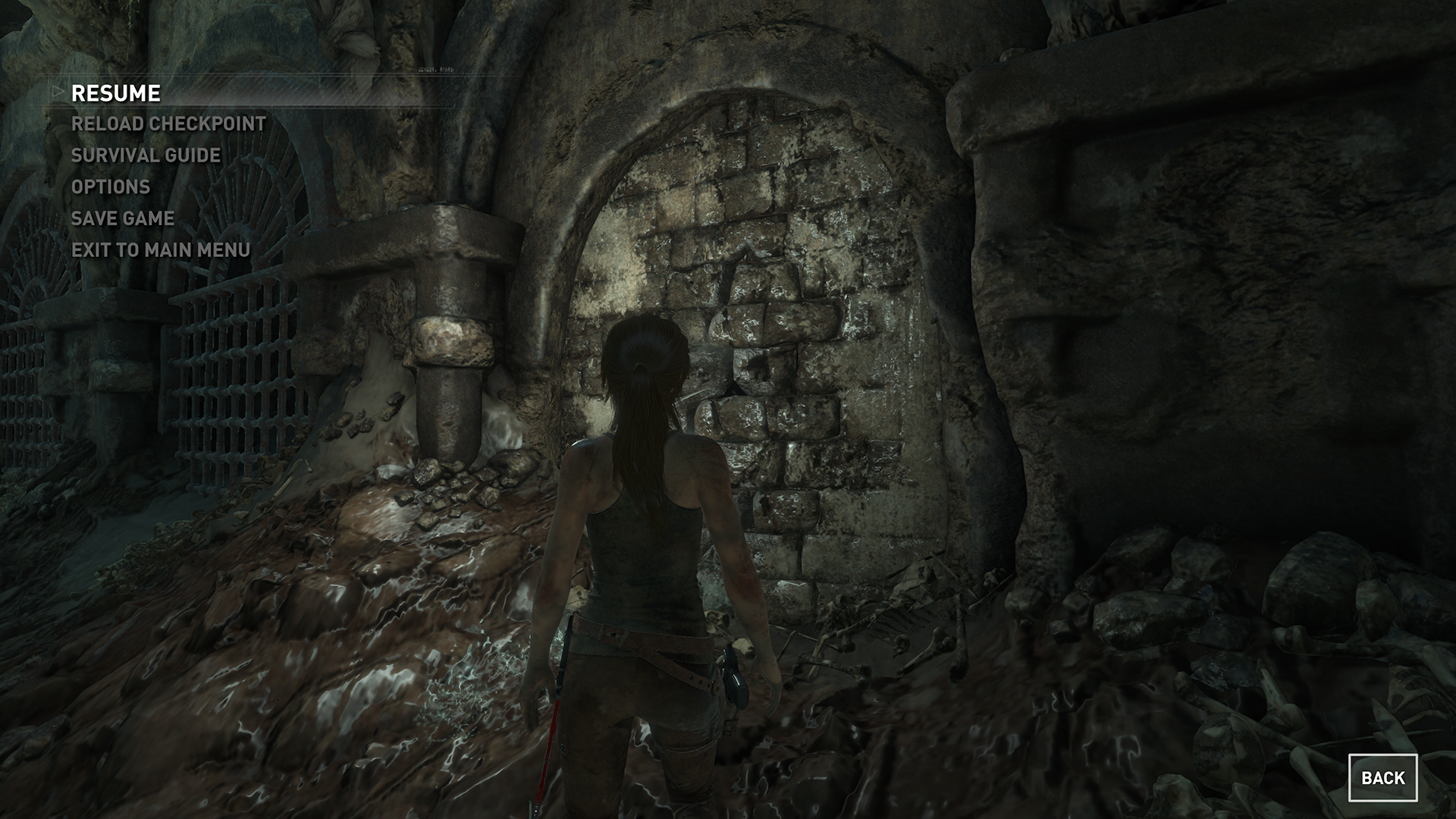Choose Reload Checkpoint from pause menu
The height and width of the screenshot is (819, 1456).
[x=168, y=124]
